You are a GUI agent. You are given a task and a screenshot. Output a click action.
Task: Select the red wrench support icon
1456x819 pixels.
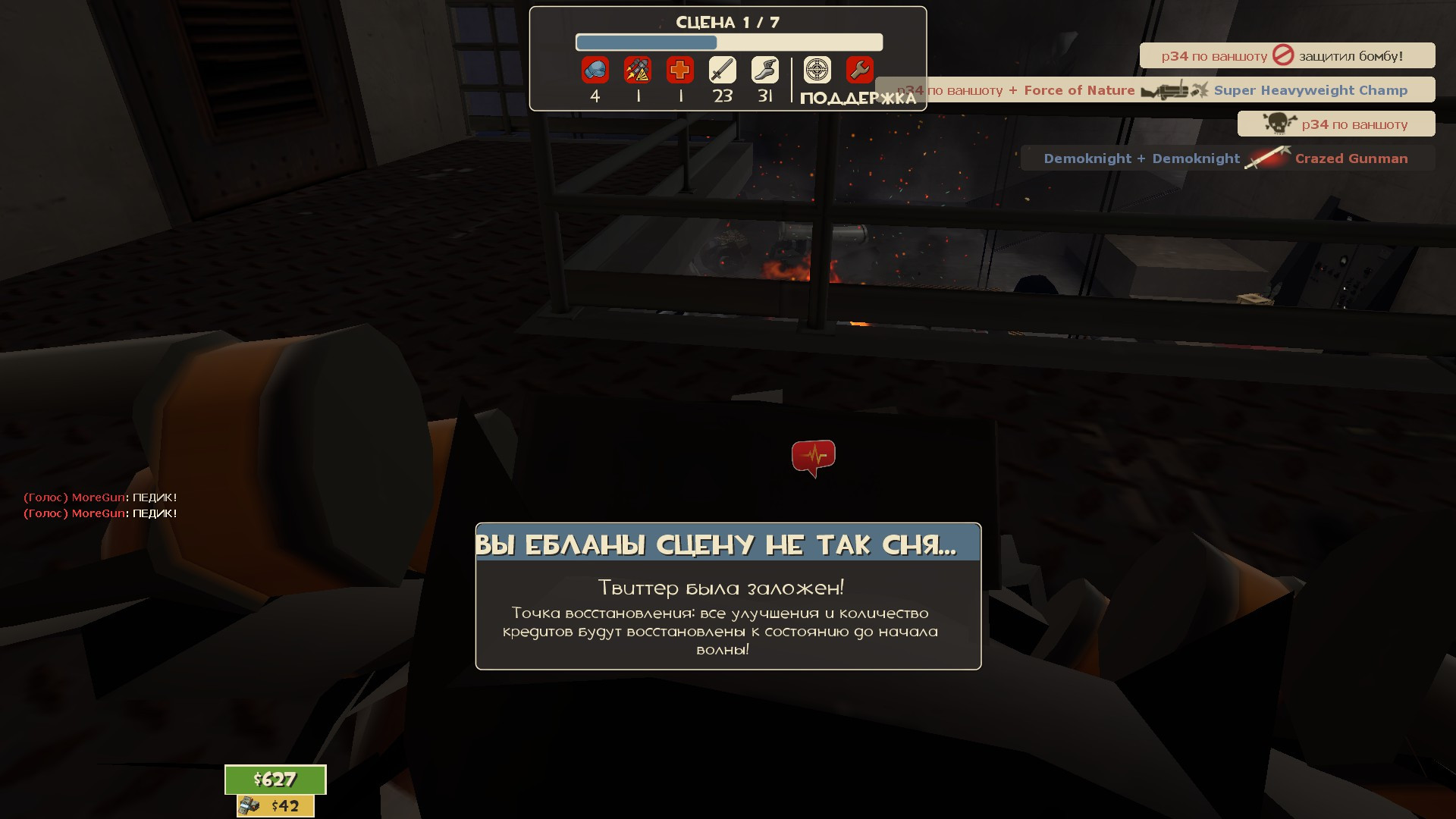tap(858, 70)
